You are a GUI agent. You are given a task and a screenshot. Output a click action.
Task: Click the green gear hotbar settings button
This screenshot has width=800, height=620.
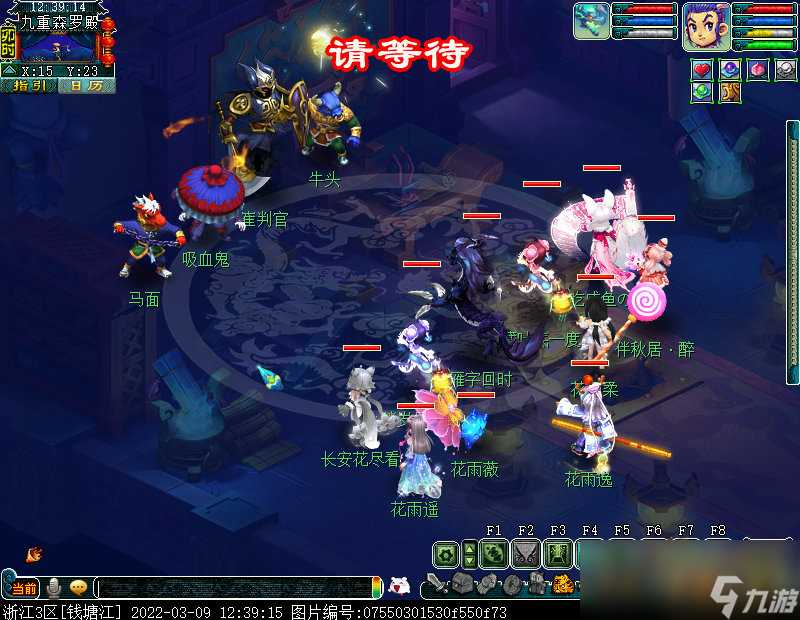(445, 554)
